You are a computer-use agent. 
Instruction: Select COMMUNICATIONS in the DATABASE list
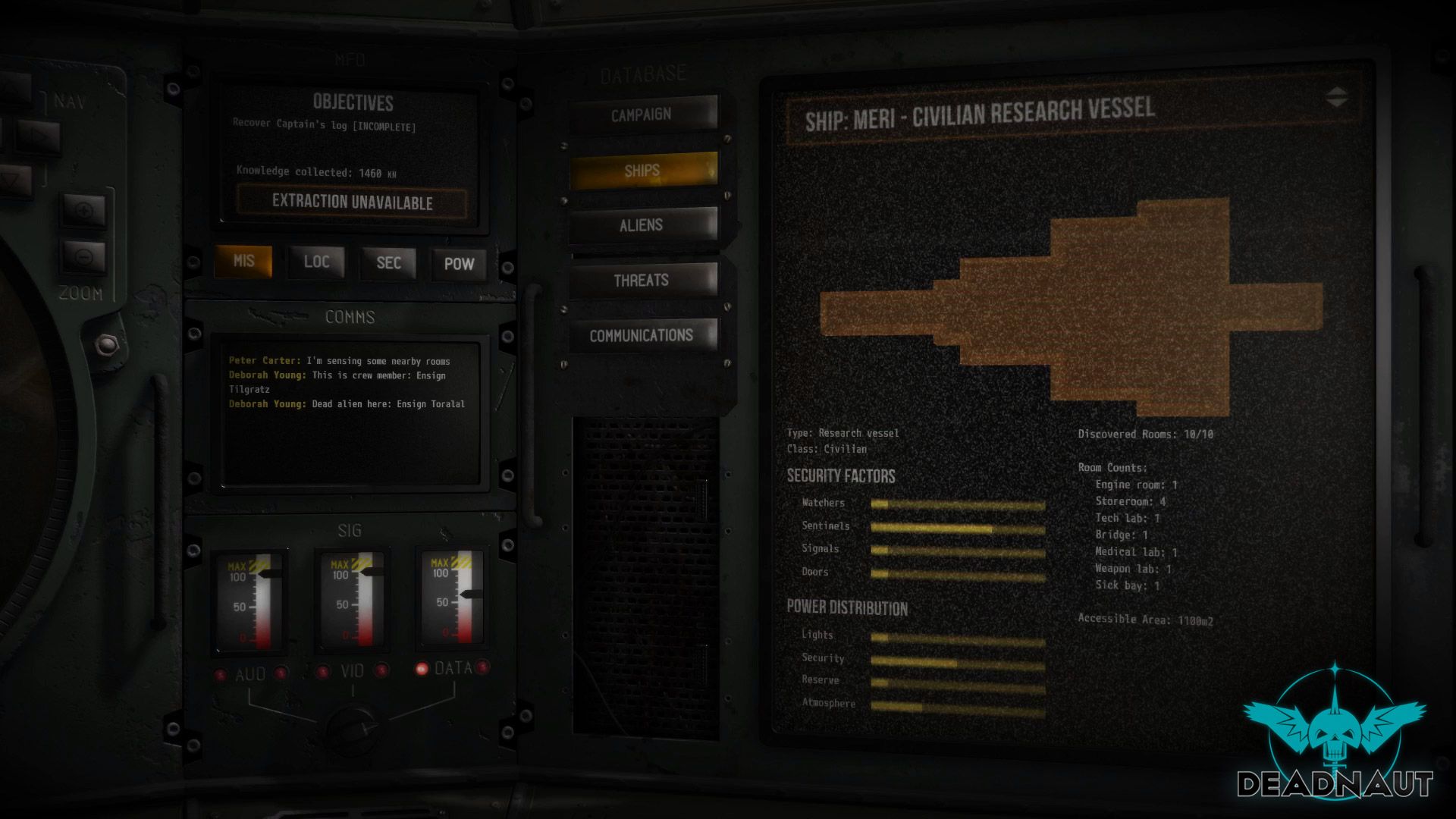click(643, 334)
